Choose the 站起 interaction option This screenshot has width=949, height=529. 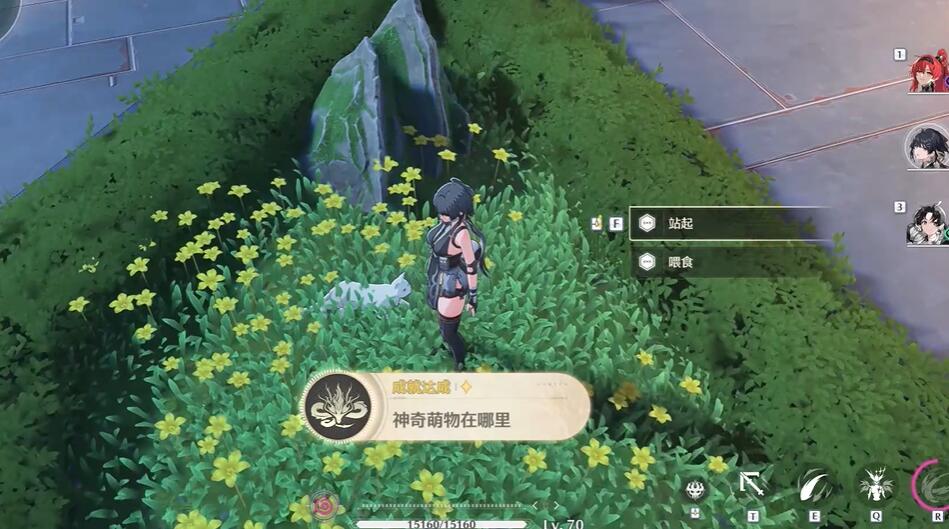[730, 223]
